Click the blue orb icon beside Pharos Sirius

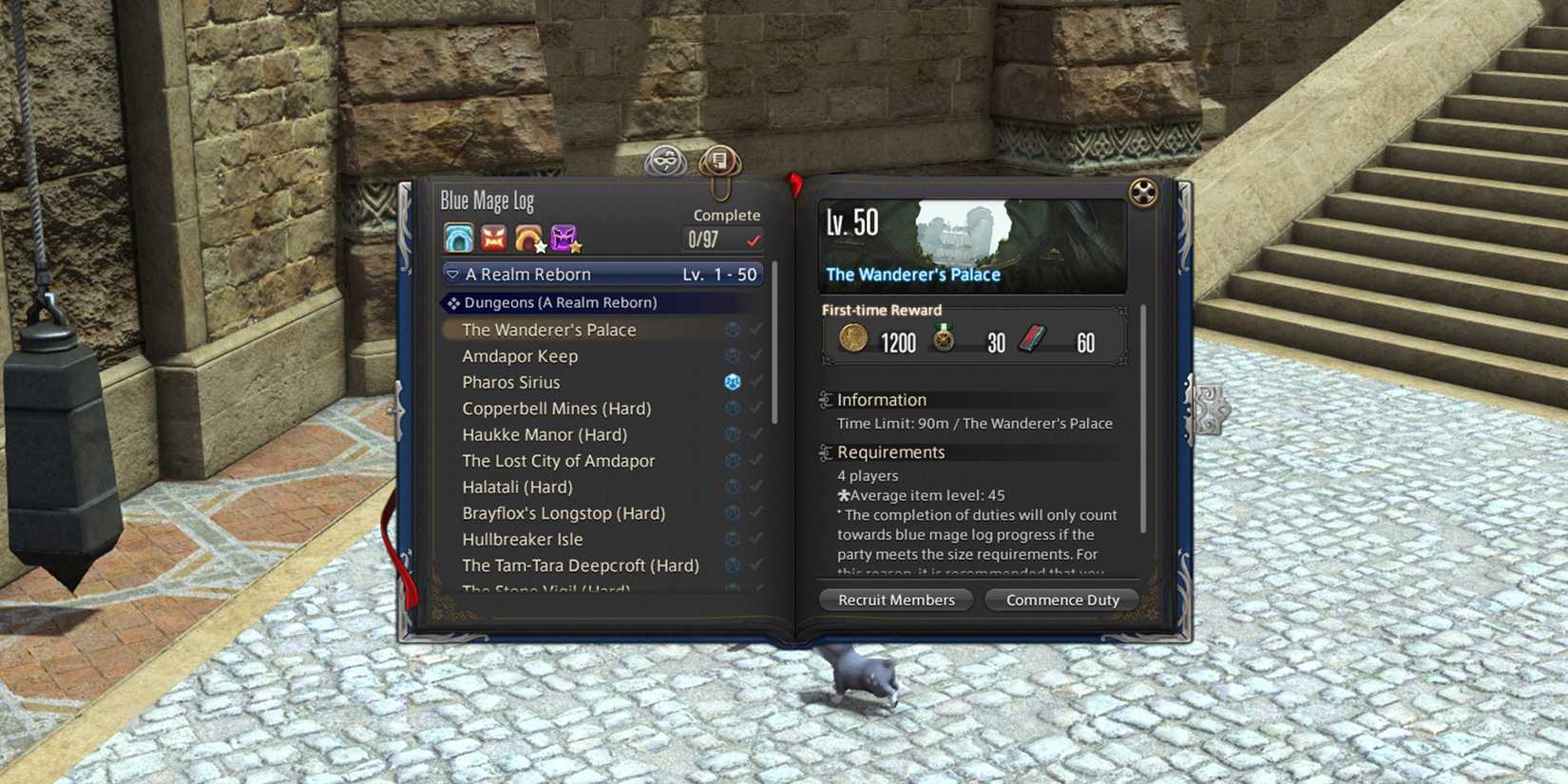pos(731,380)
